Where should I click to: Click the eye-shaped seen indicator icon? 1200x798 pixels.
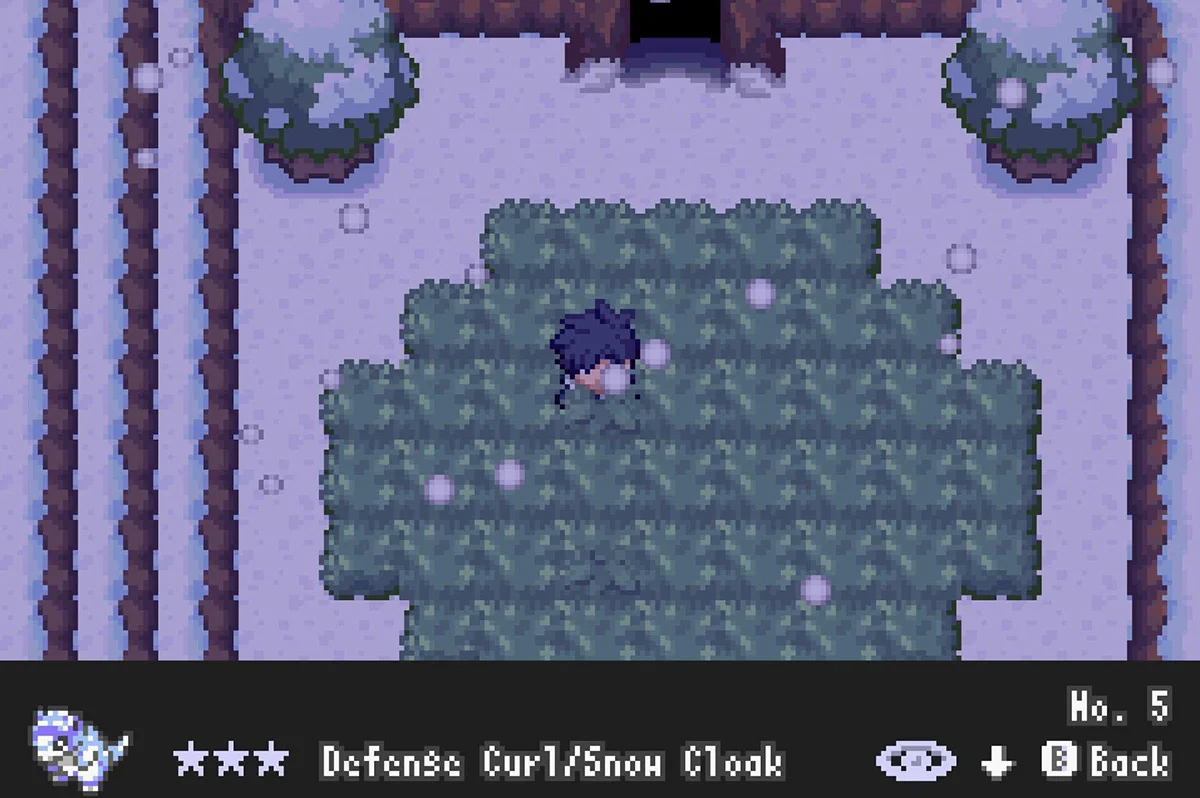click(x=915, y=761)
